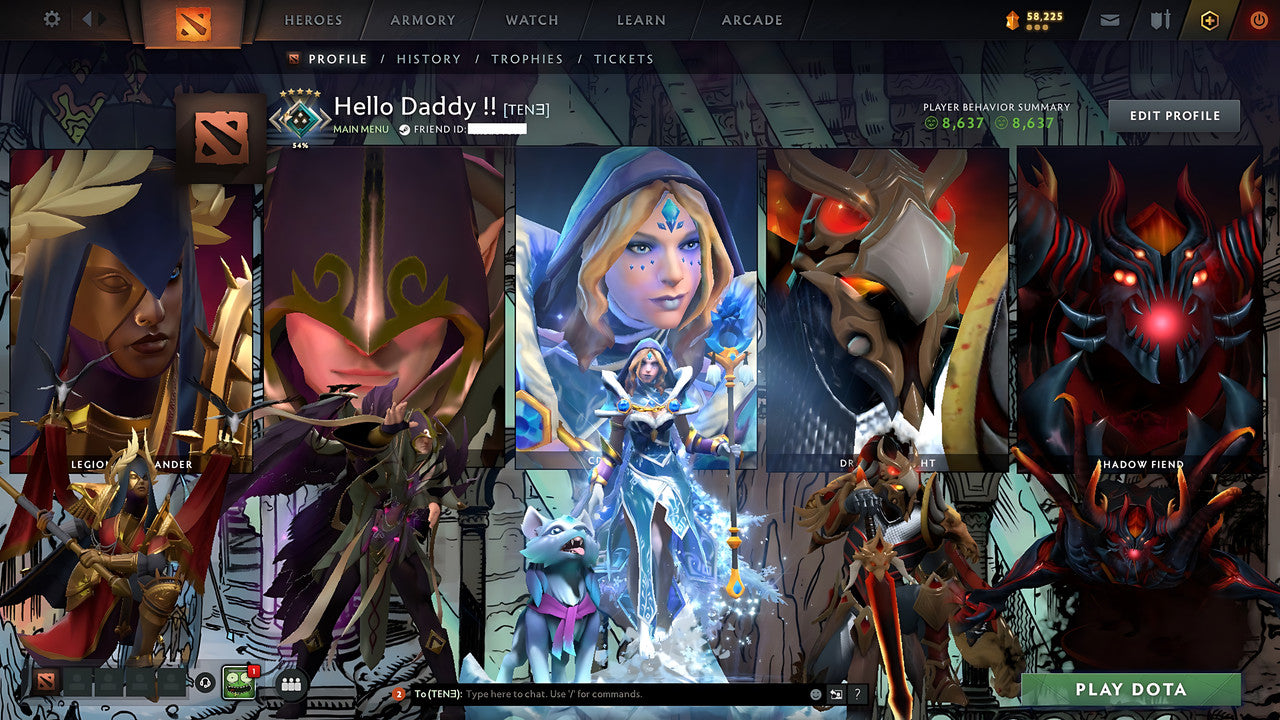
Task: Open the ARCADE menu
Action: pyautogui.click(x=751, y=20)
